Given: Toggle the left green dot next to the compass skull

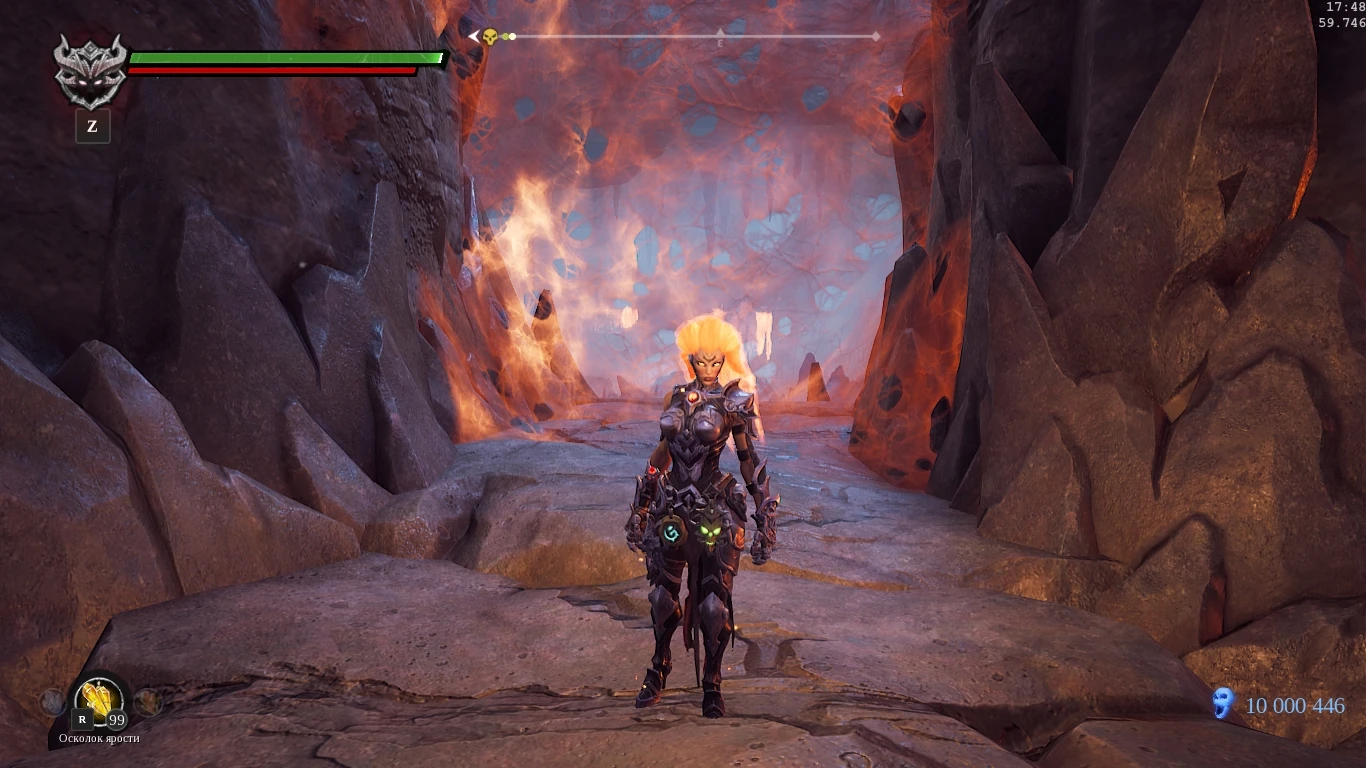Looking at the screenshot, I should point(505,36).
